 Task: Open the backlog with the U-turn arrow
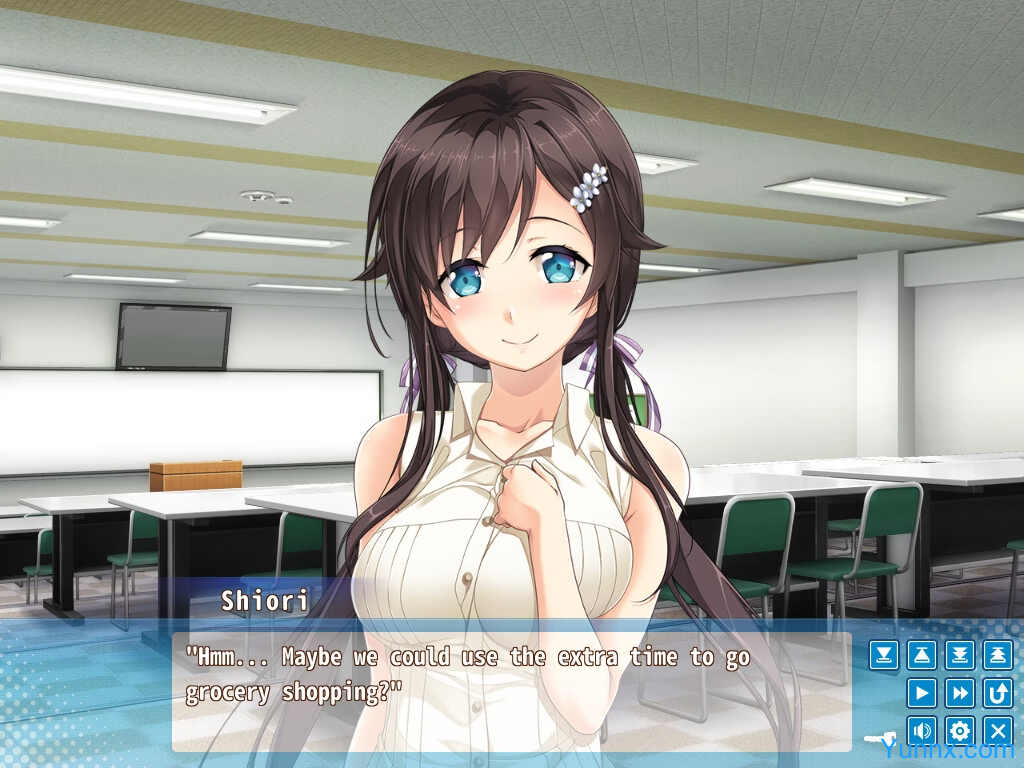click(997, 692)
